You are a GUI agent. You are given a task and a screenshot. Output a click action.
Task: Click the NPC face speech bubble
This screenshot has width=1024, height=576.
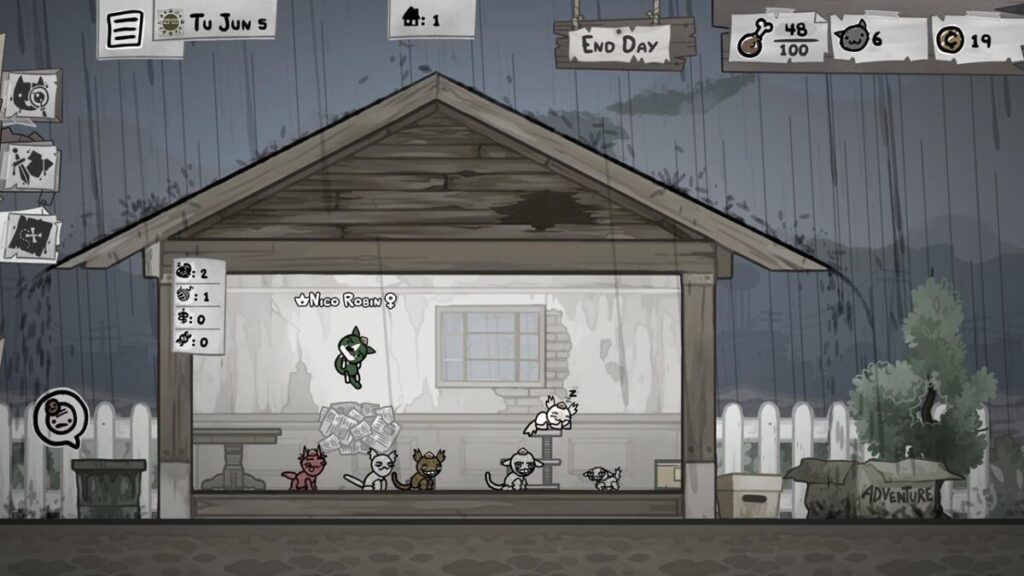point(61,417)
